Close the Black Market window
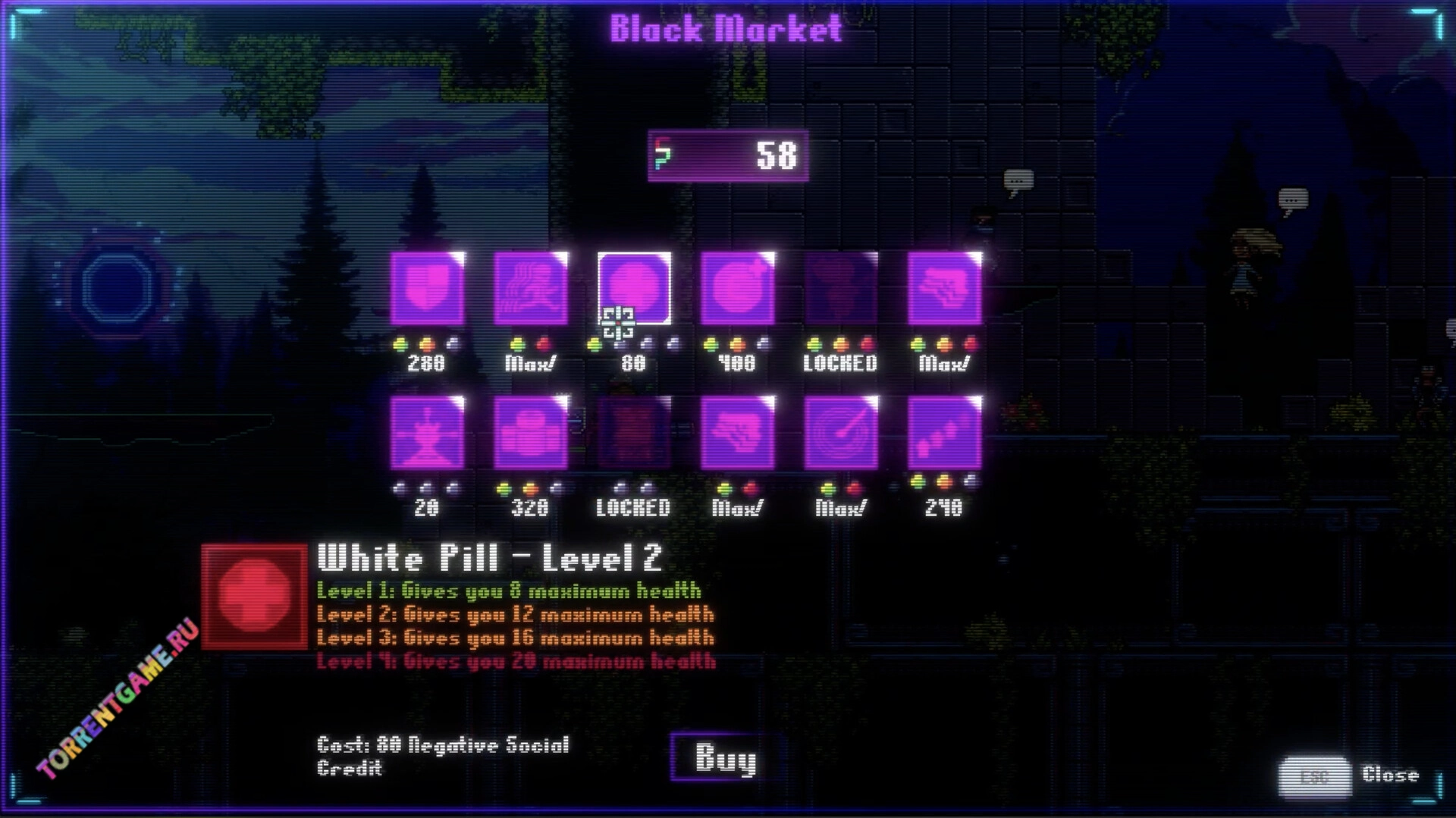Screen dimensions: 1456x818 pyautogui.click(x=1314, y=776)
